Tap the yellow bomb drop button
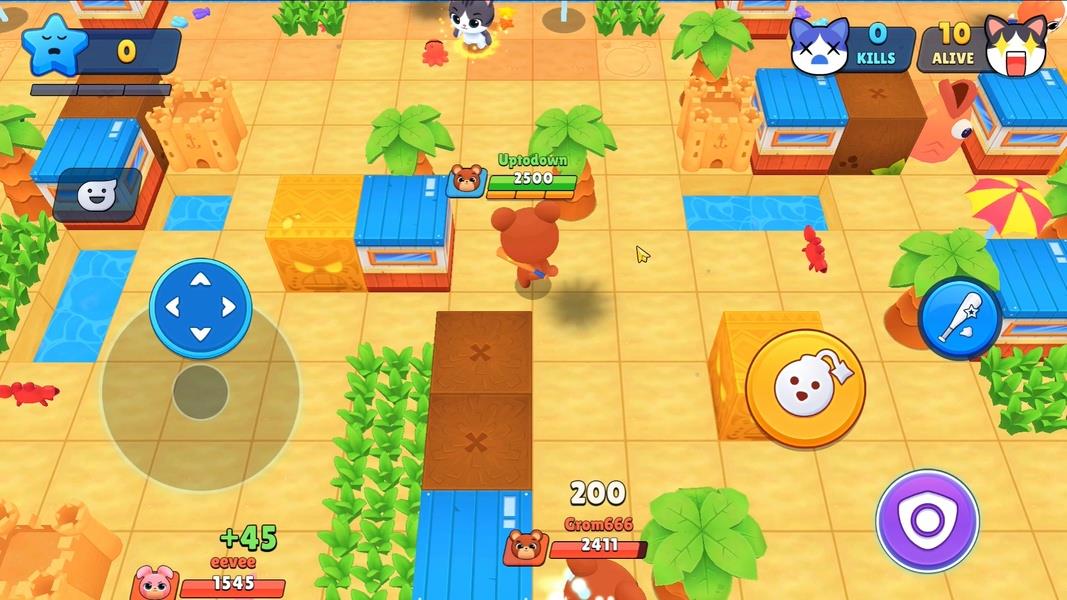 click(805, 388)
